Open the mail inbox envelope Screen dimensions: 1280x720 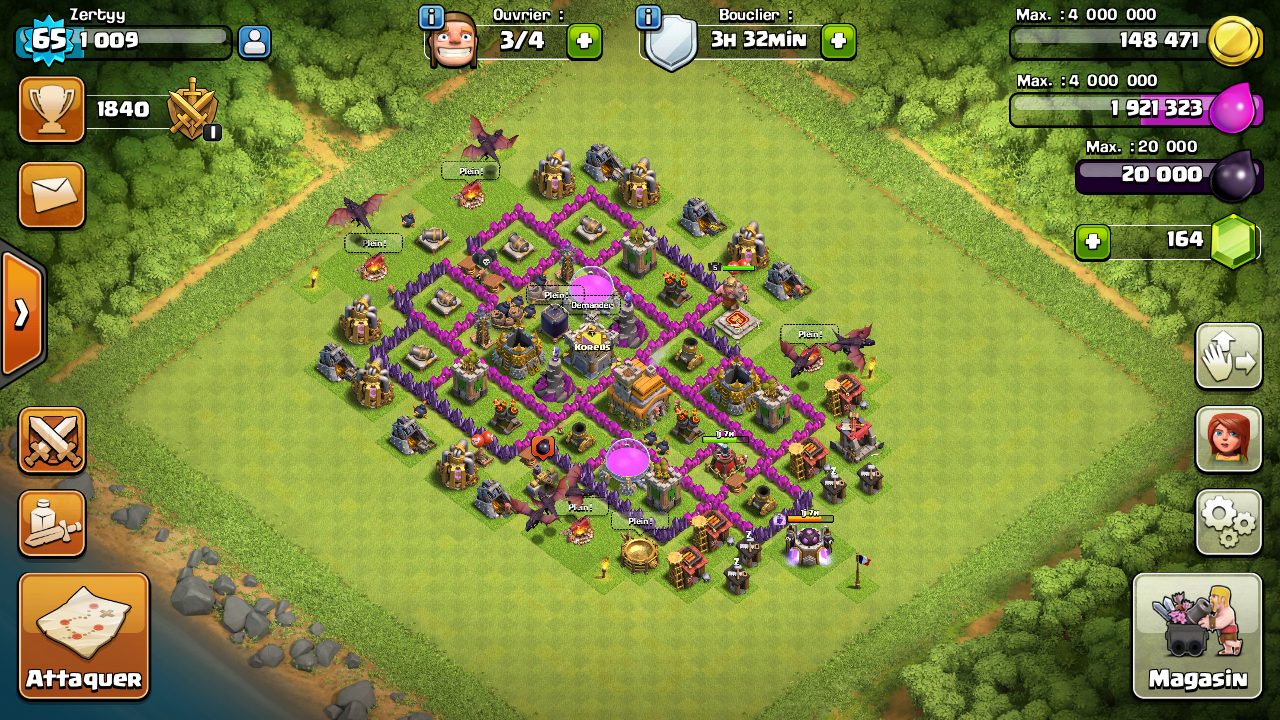[52, 195]
